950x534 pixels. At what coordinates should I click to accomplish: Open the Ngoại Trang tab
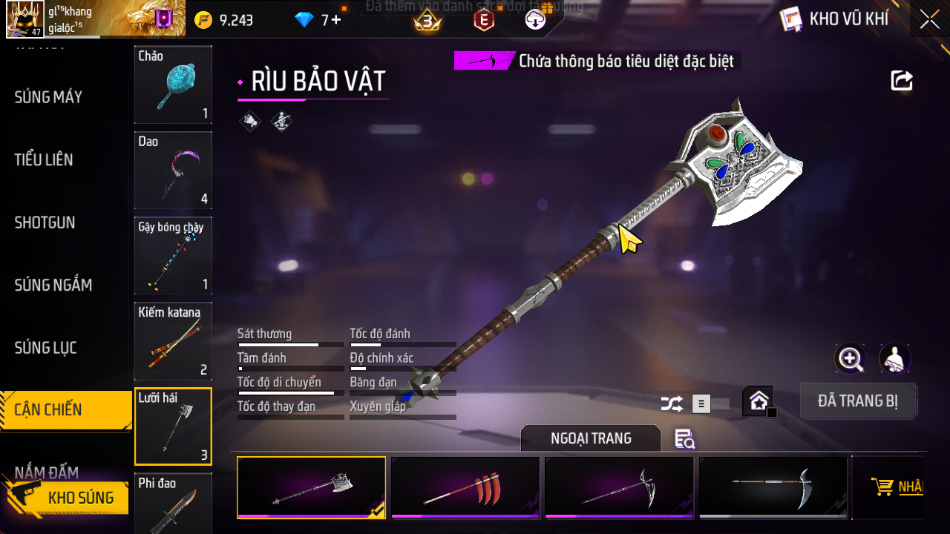point(590,438)
